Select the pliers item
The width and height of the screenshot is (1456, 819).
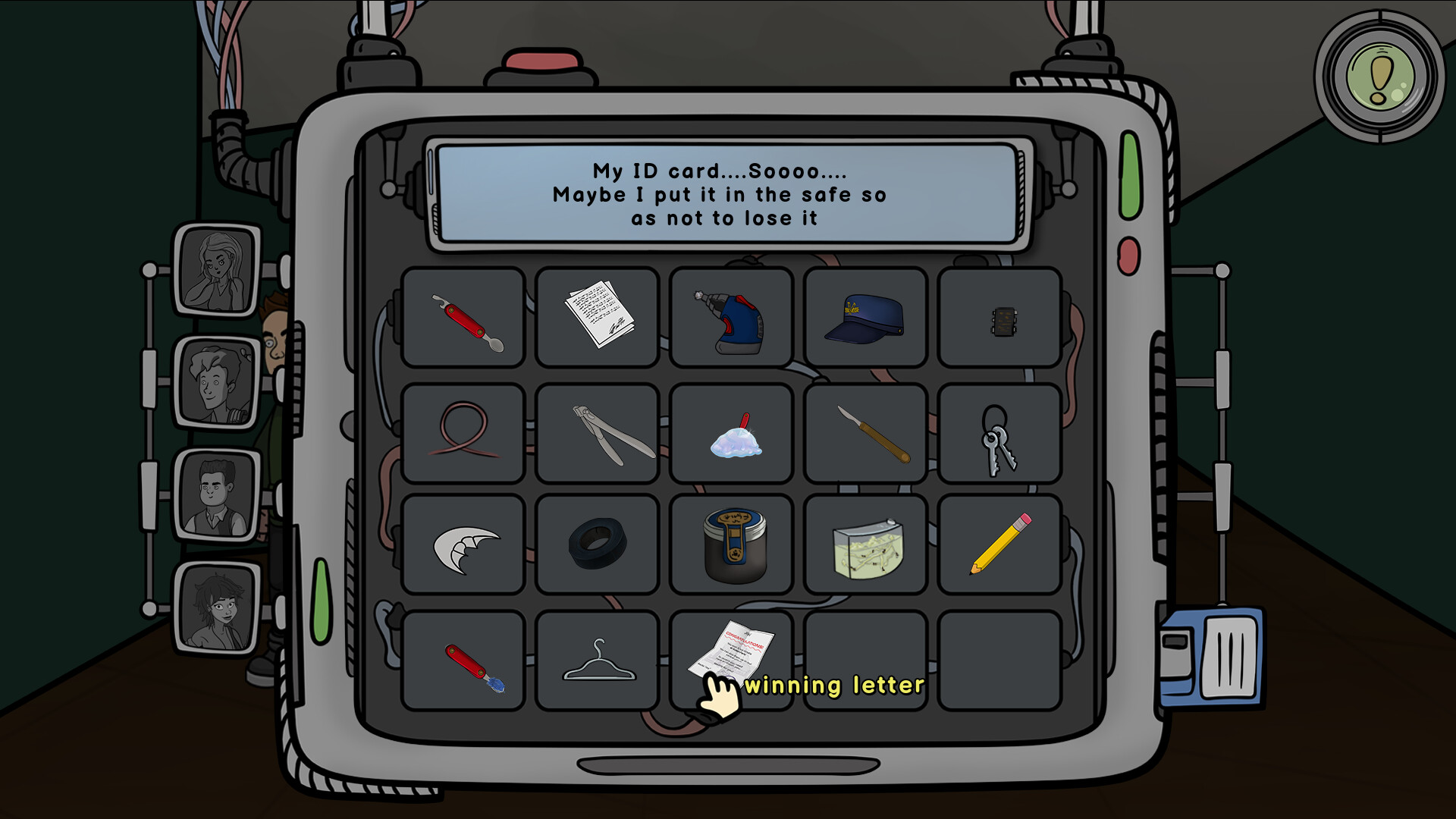coord(596,432)
